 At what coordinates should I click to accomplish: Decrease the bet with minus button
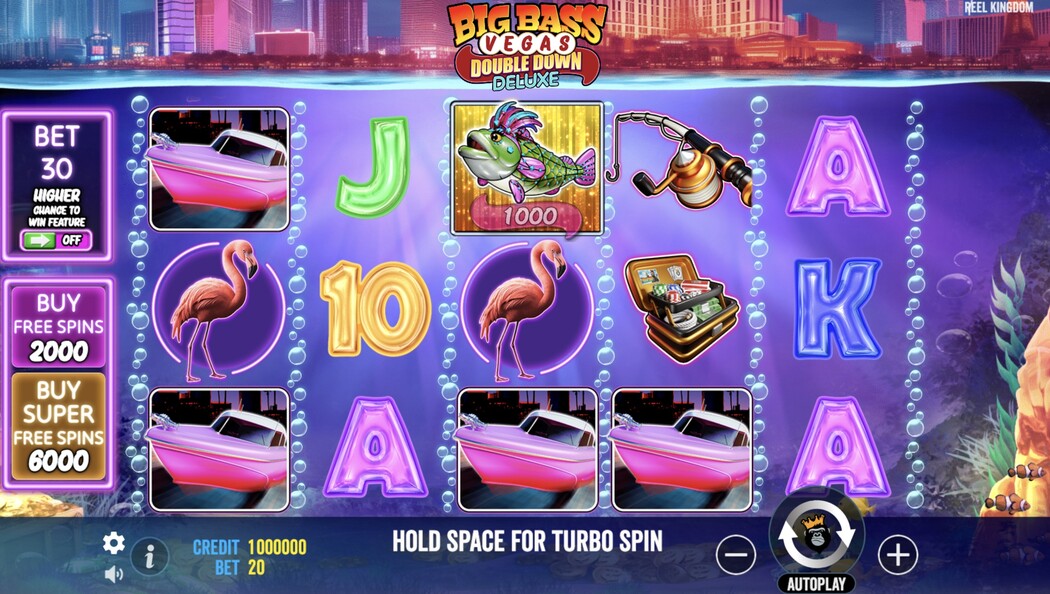[x=736, y=554]
